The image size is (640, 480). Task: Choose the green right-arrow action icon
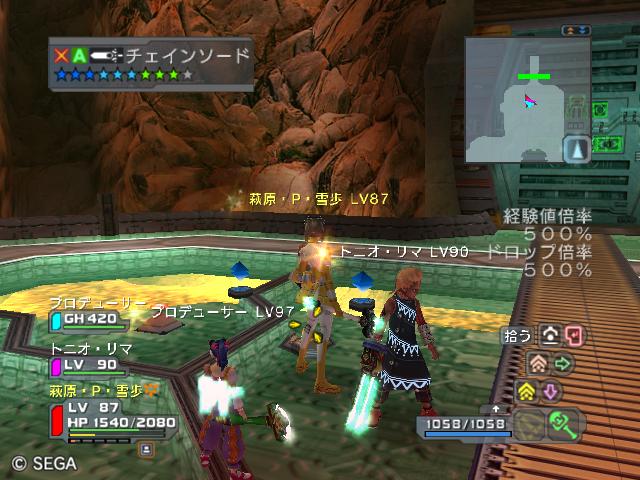[x=562, y=363]
